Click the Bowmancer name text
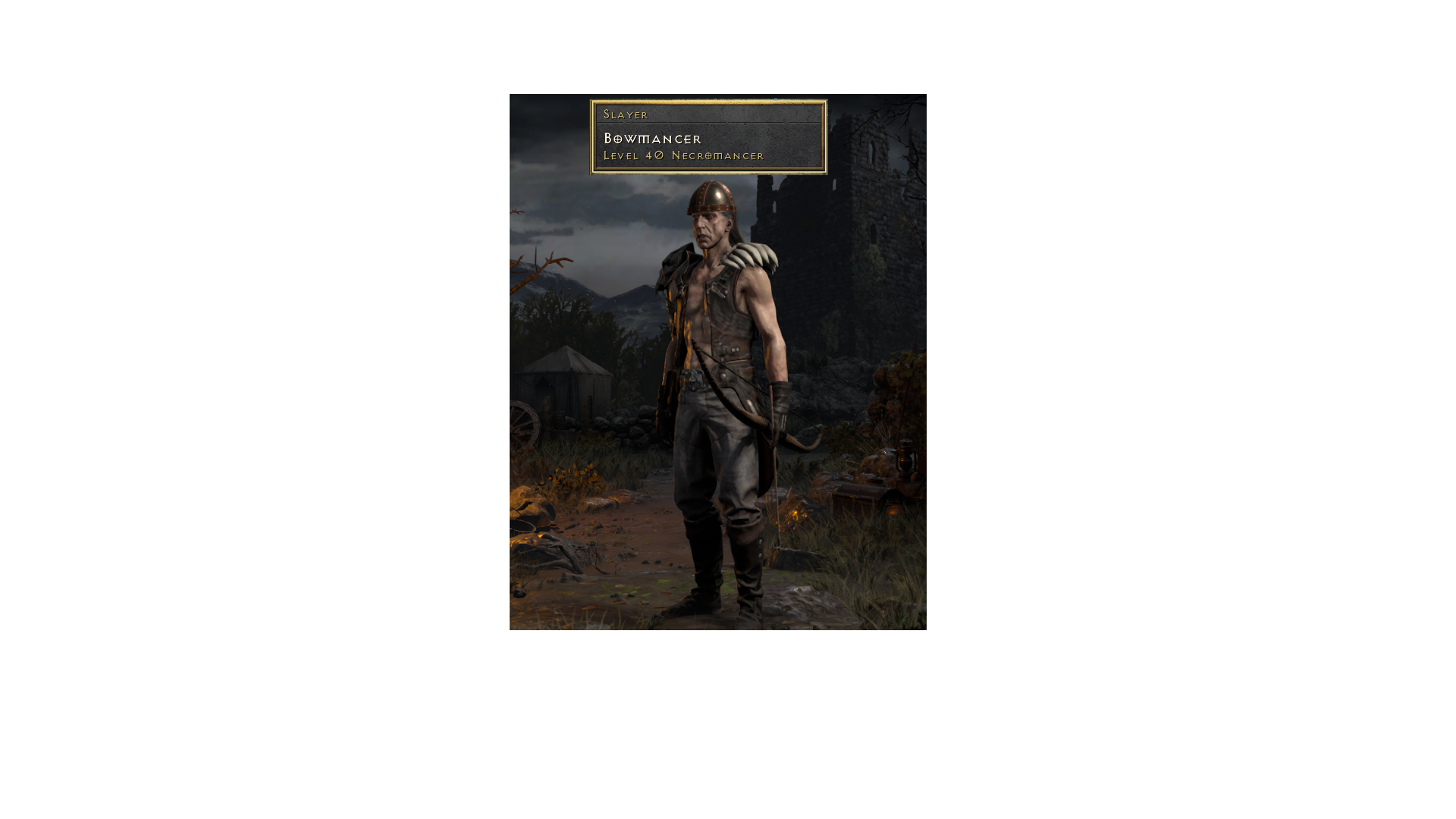Viewport: 1456px width, 819px height. point(652,140)
